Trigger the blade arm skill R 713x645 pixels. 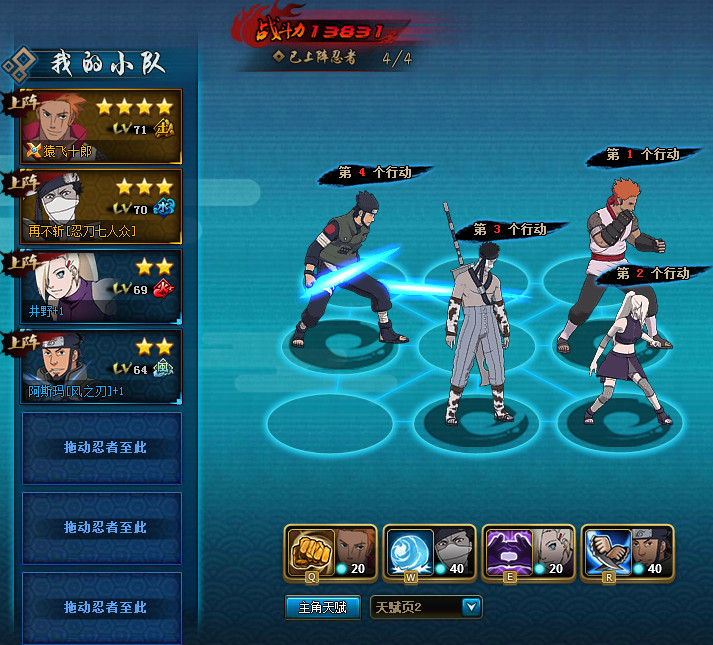(602, 549)
